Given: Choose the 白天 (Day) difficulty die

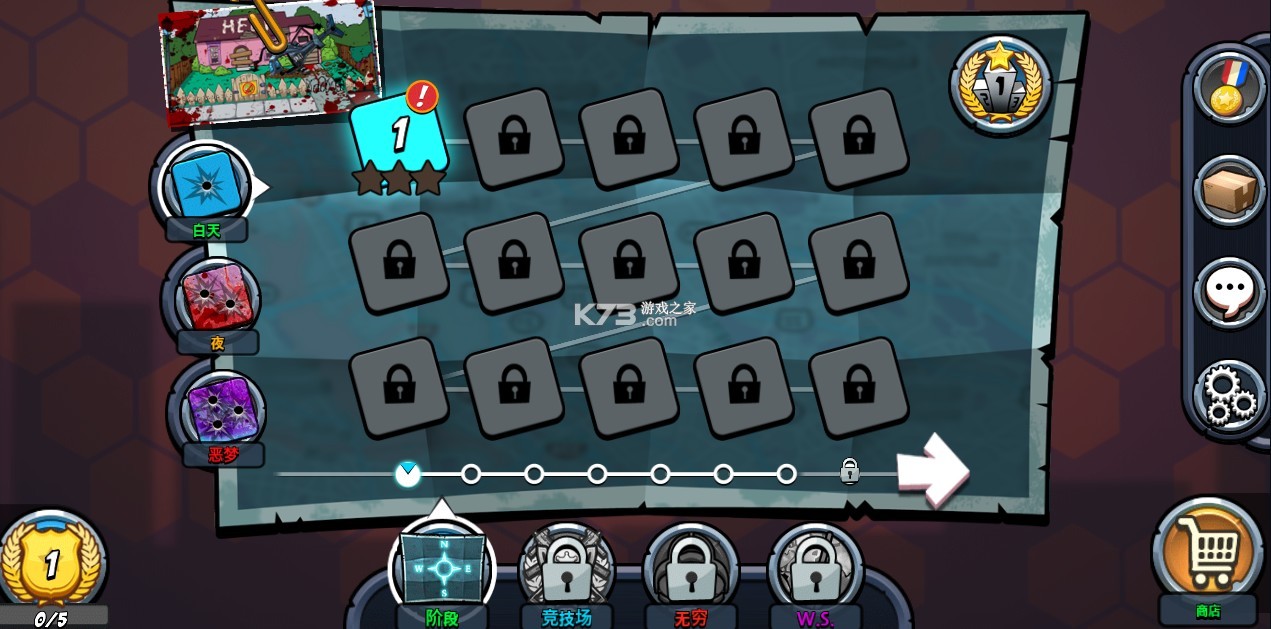Looking at the screenshot, I should click(x=207, y=183).
